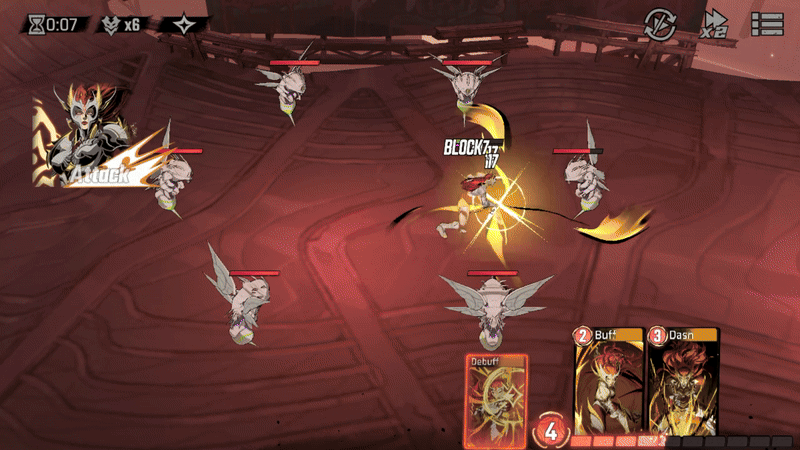This screenshot has width=800, height=450.
Task: Open the list menu icon
Action: click(767, 23)
